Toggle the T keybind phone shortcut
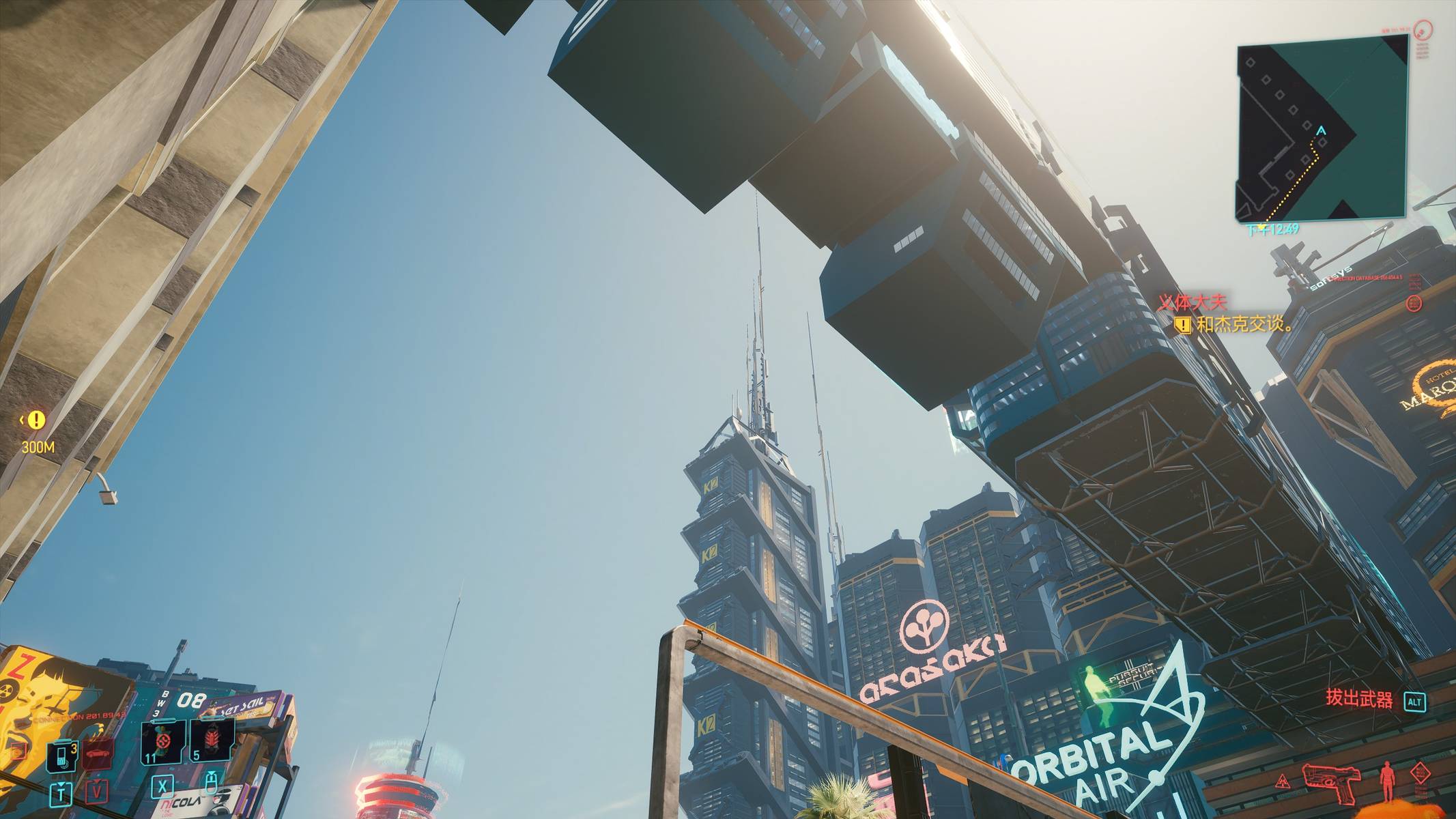Viewport: 1456px width, 819px height. [61, 794]
